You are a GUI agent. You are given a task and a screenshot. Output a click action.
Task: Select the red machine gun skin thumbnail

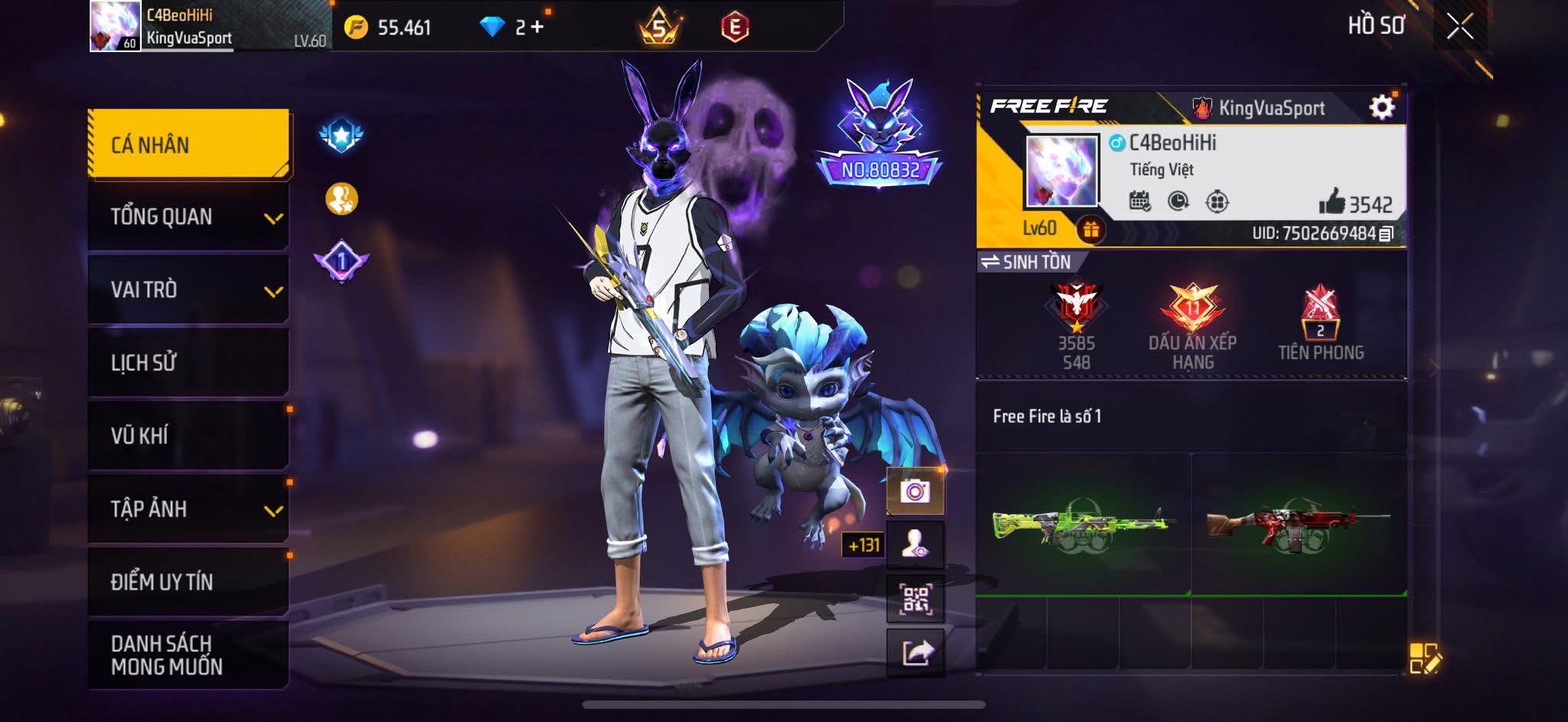[1298, 524]
